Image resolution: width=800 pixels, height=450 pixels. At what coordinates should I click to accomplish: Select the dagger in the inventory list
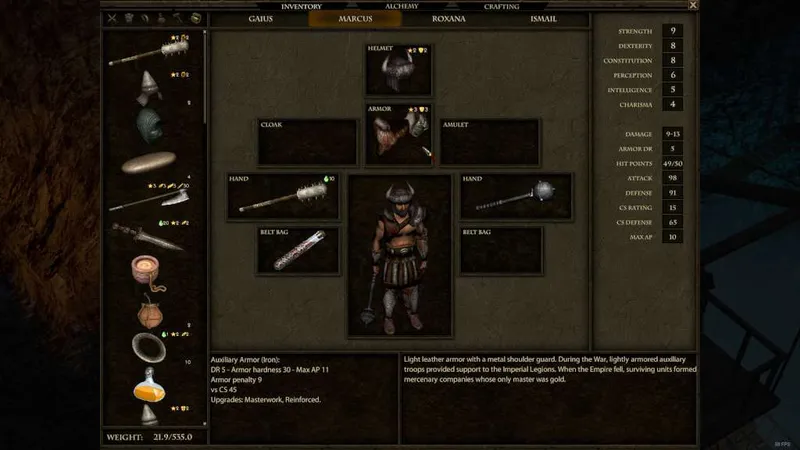point(148,236)
